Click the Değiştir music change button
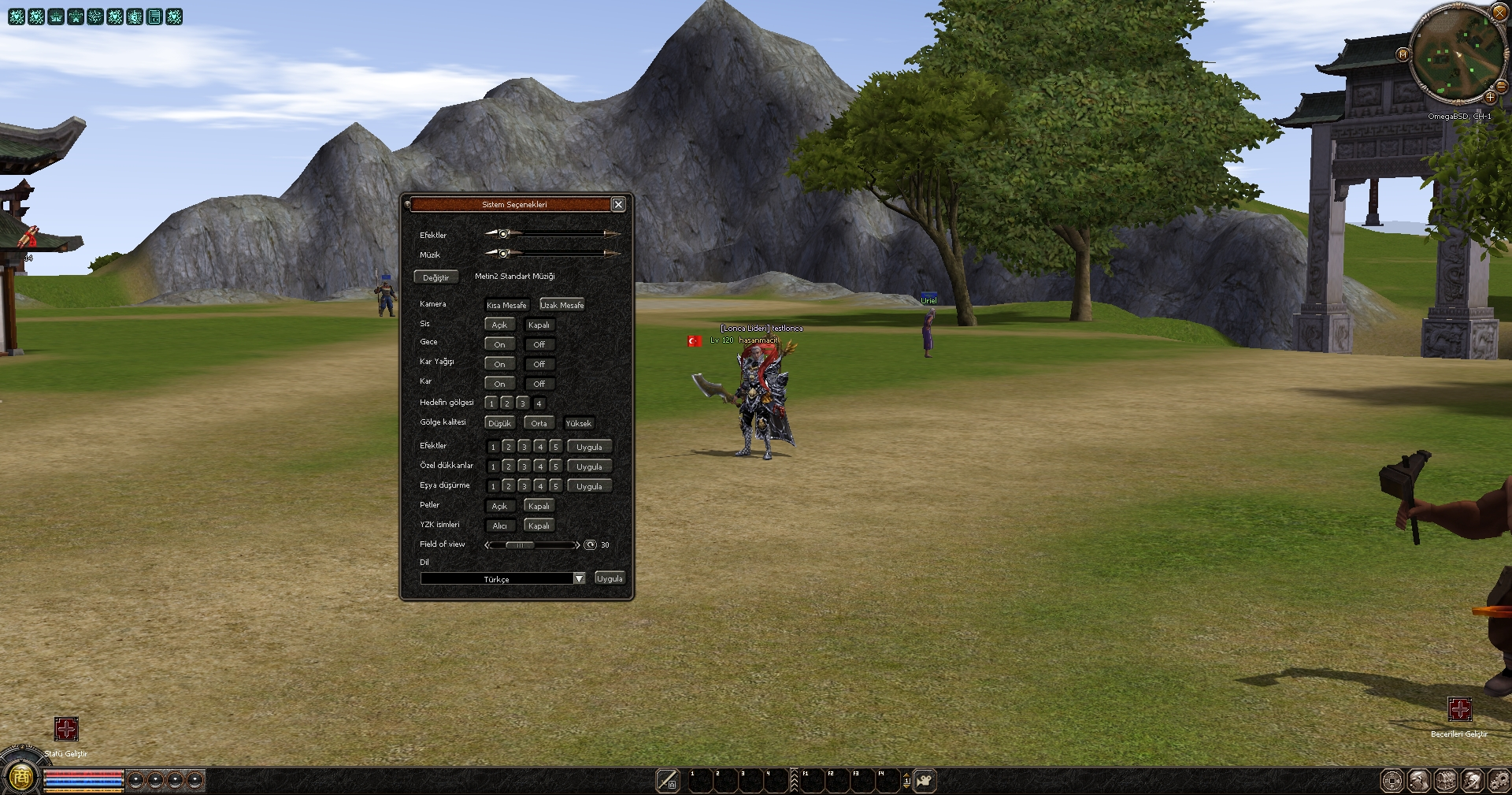Screen dimensions: 1512x795 click(435, 277)
